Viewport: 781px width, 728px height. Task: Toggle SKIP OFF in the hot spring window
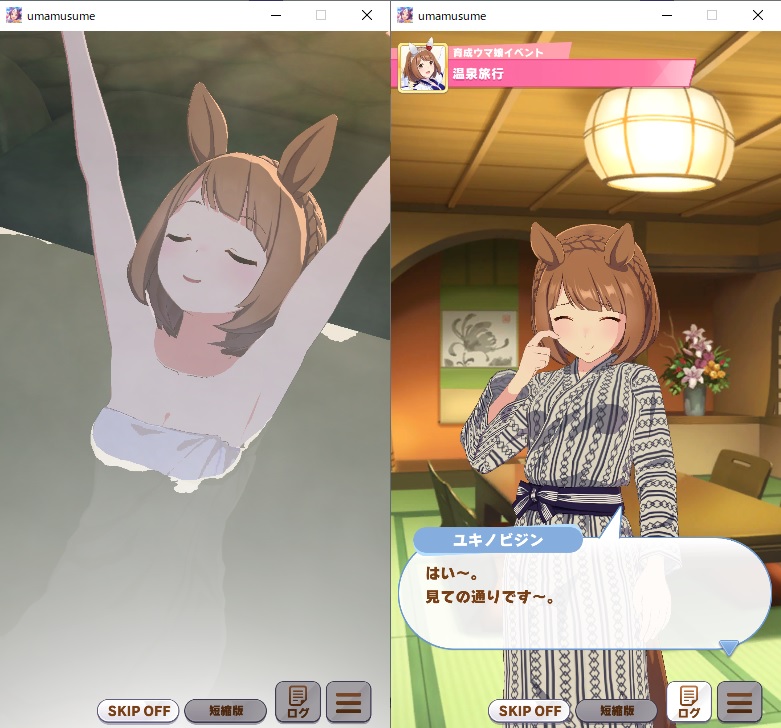(138, 711)
